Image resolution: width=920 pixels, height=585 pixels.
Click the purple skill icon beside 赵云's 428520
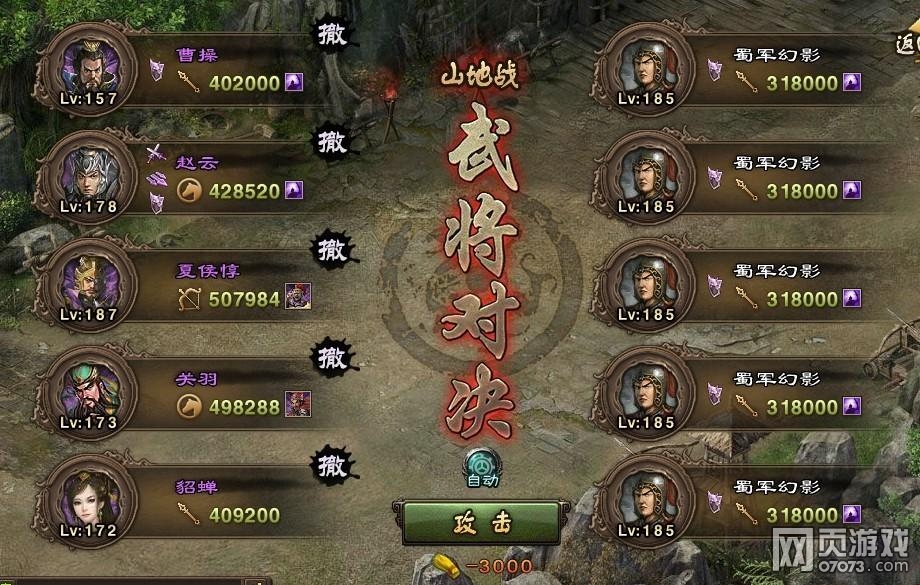[x=293, y=190]
